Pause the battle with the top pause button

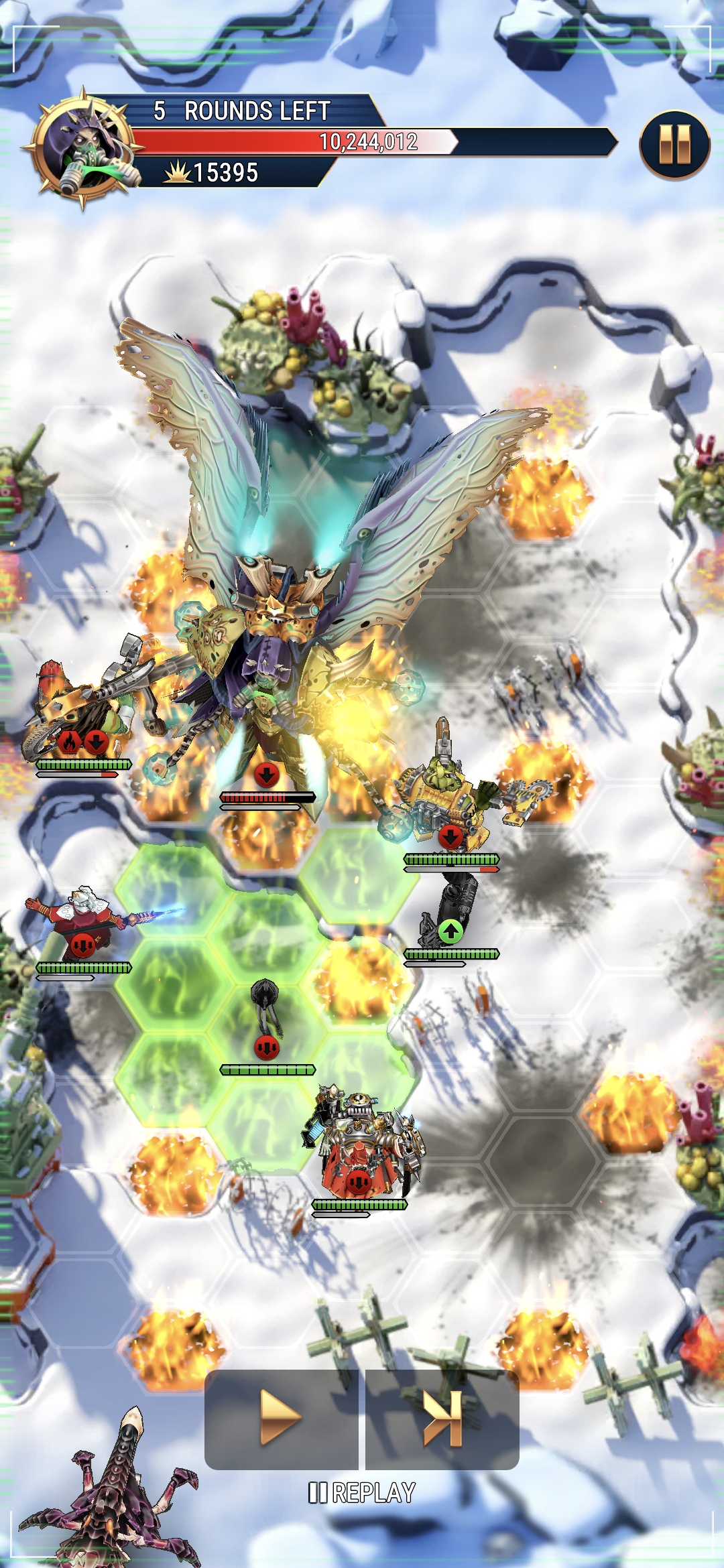[674, 145]
